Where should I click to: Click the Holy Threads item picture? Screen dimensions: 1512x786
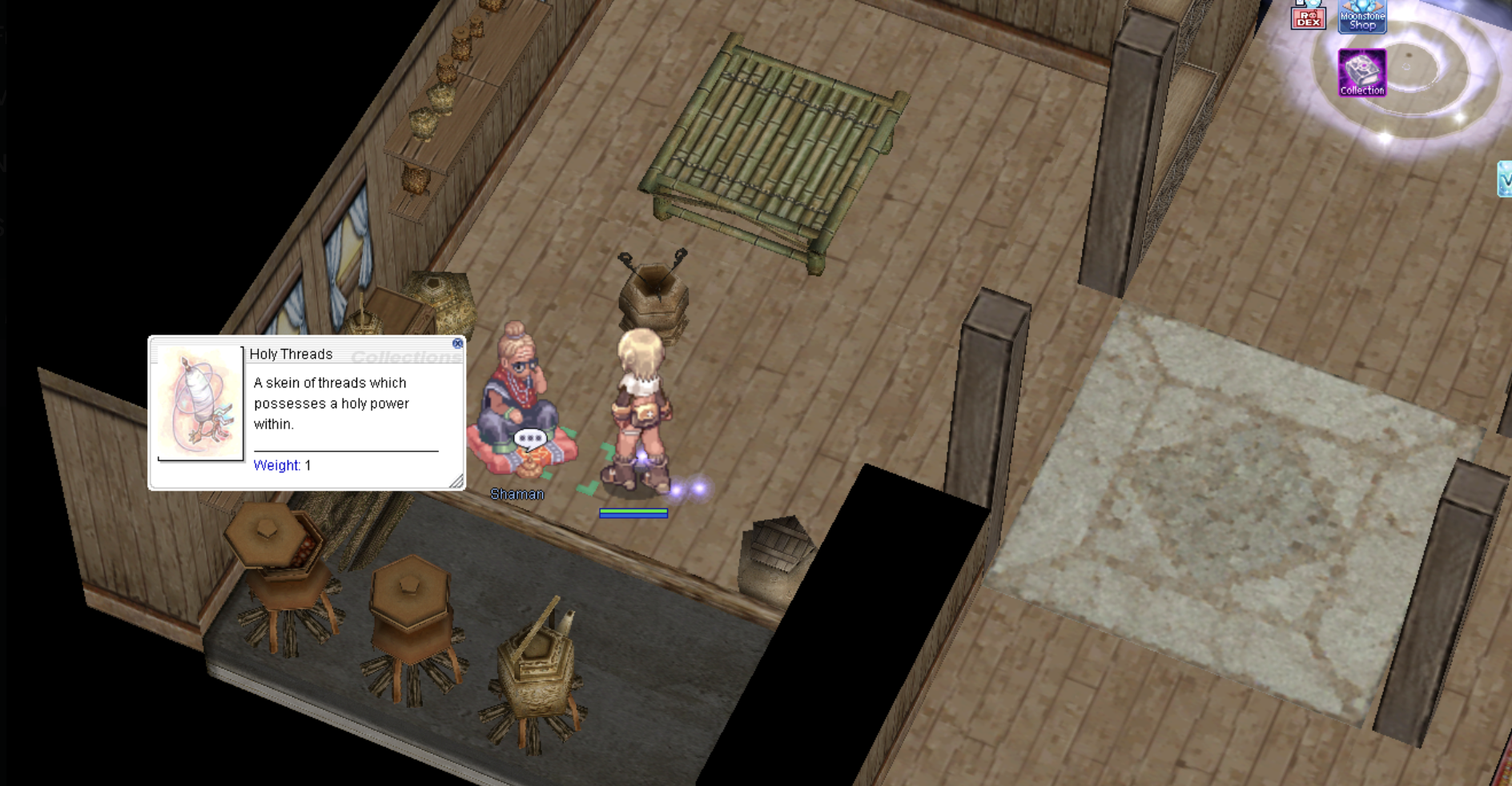(200, 403)
